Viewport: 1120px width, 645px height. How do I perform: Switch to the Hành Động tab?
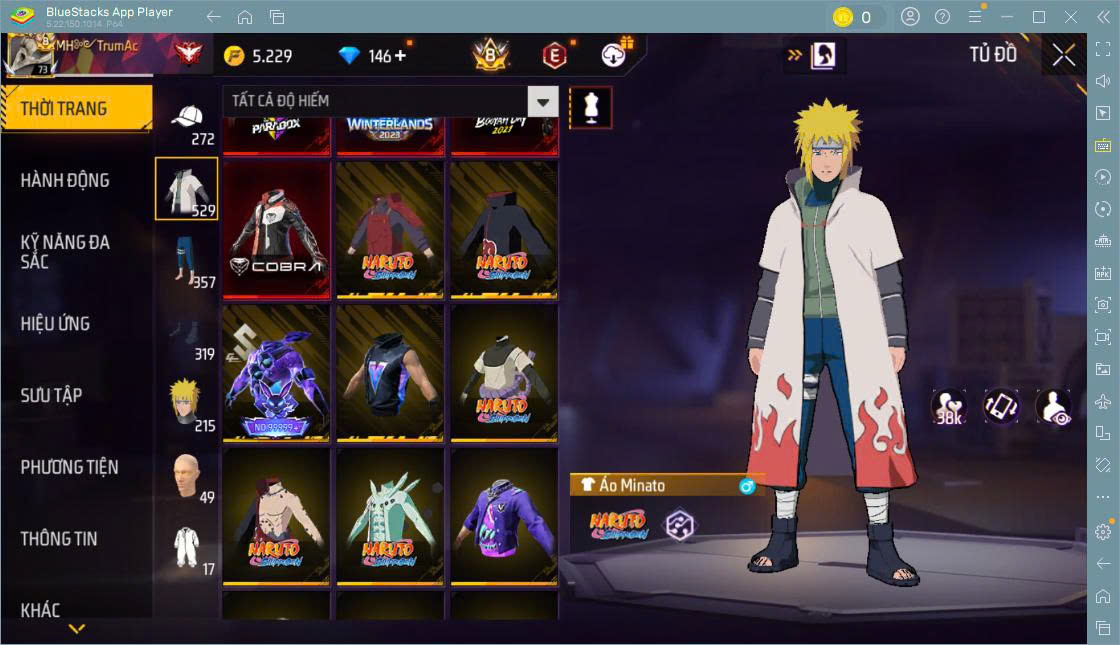[x=65, y=181]
